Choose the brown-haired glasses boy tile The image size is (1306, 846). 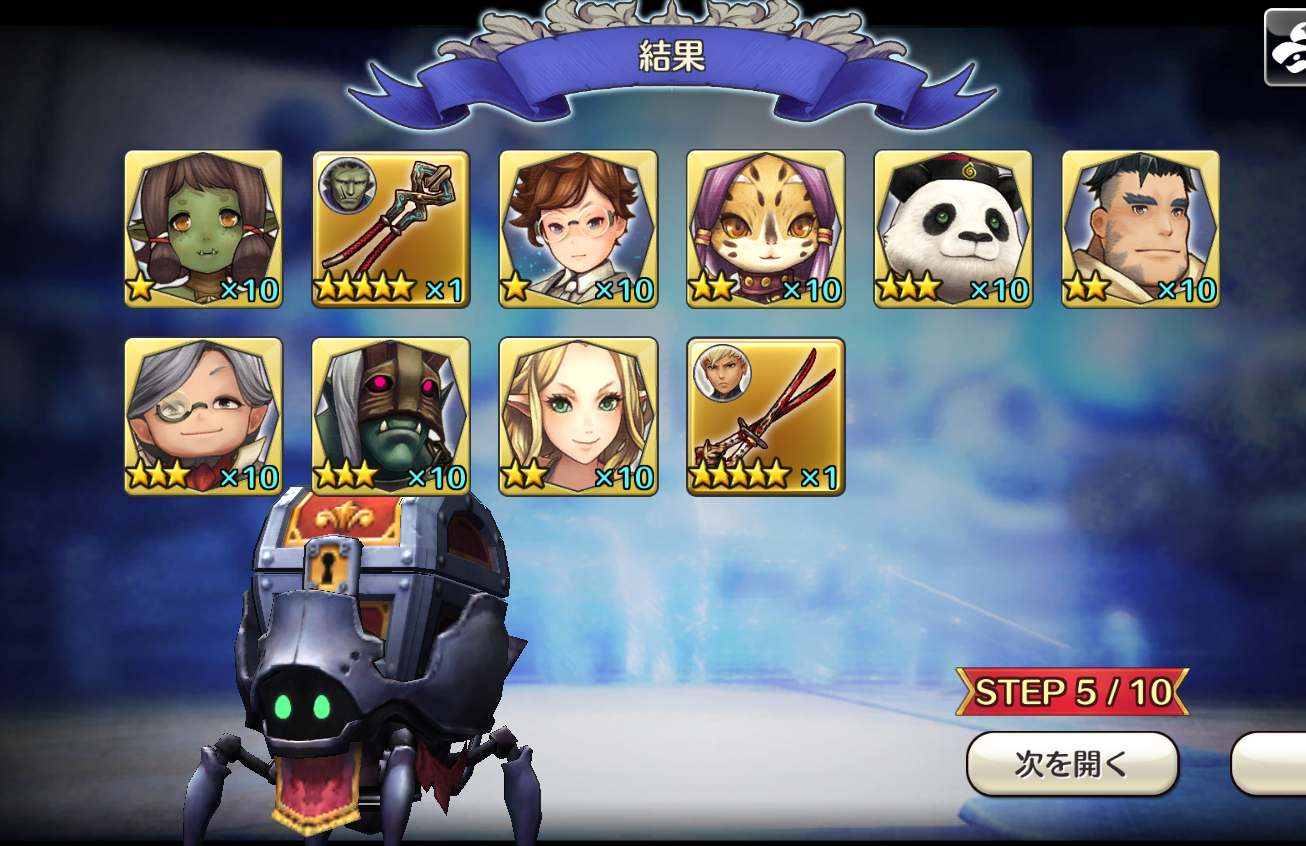pos(578,229)
